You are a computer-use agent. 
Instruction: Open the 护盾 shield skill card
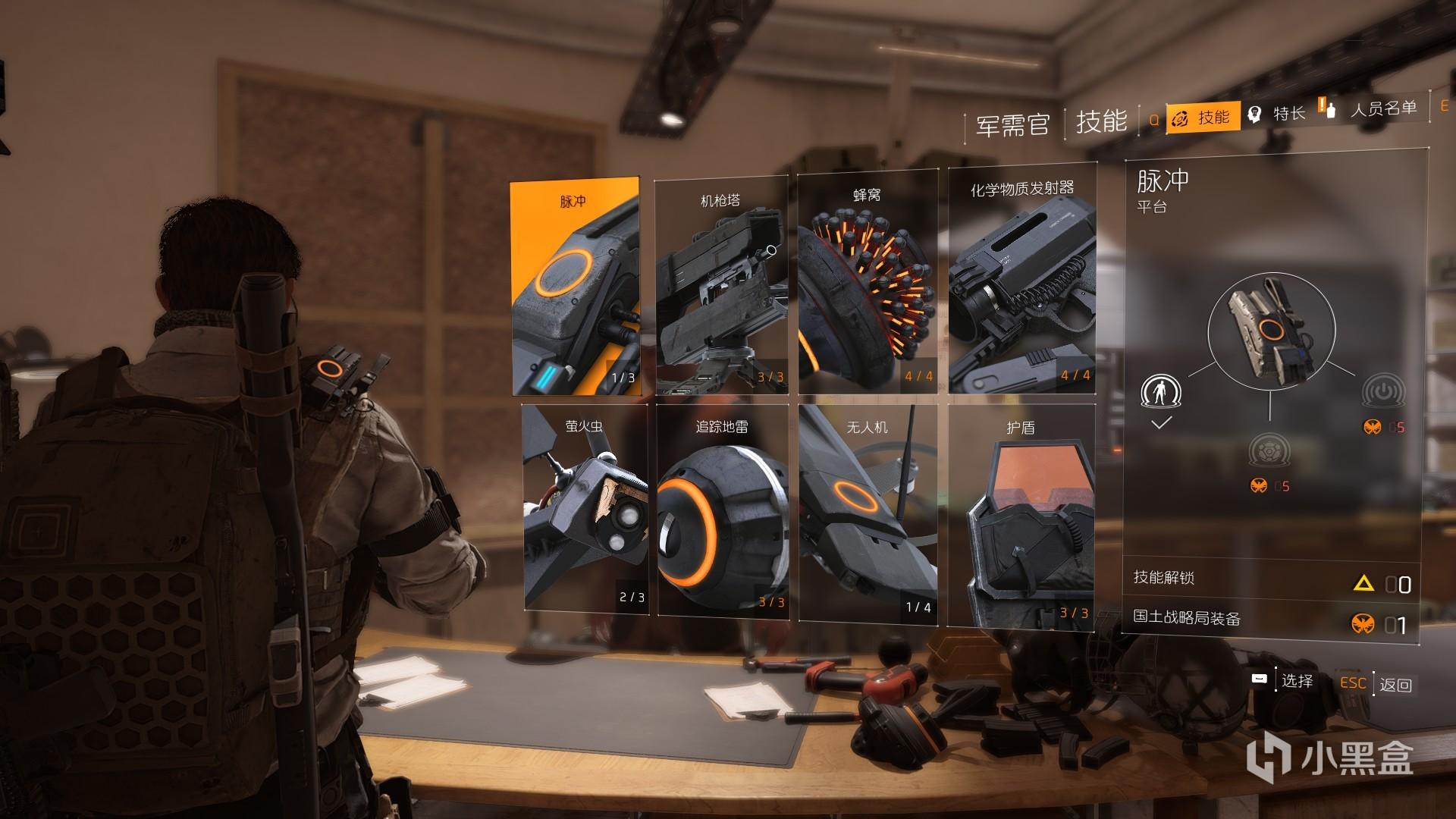[x=1021, y=514]
